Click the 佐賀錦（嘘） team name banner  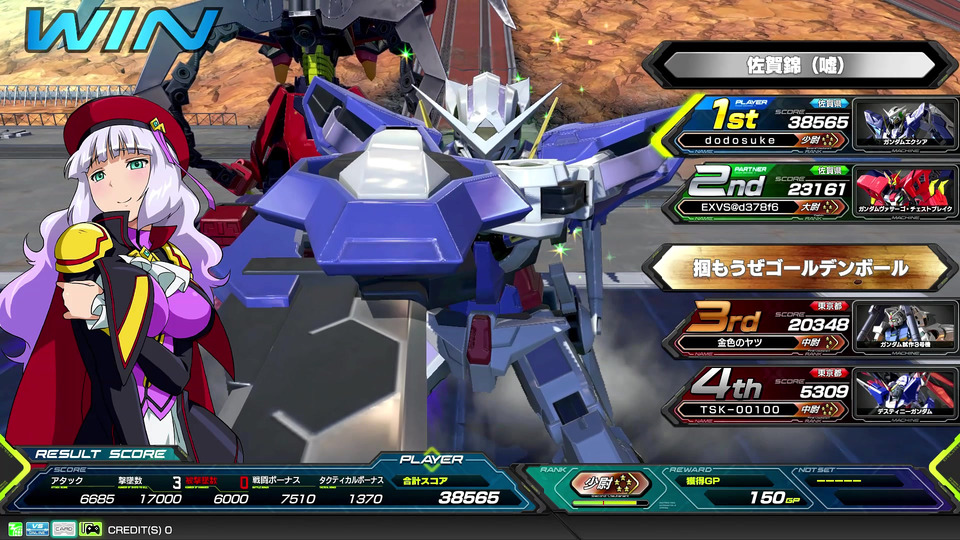click(796, 66)
